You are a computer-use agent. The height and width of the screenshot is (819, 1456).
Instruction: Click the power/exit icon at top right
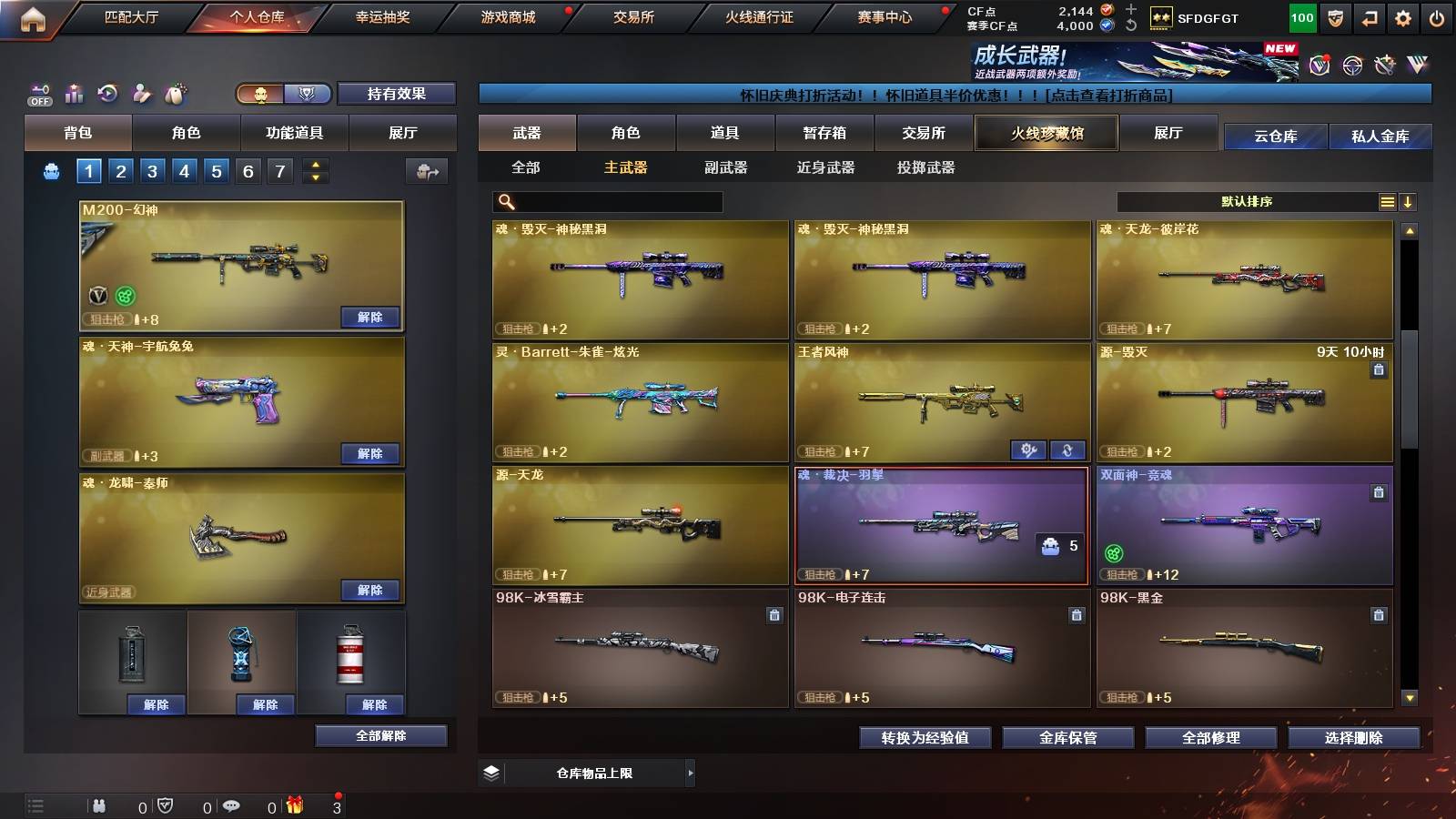pos(1438,15)
